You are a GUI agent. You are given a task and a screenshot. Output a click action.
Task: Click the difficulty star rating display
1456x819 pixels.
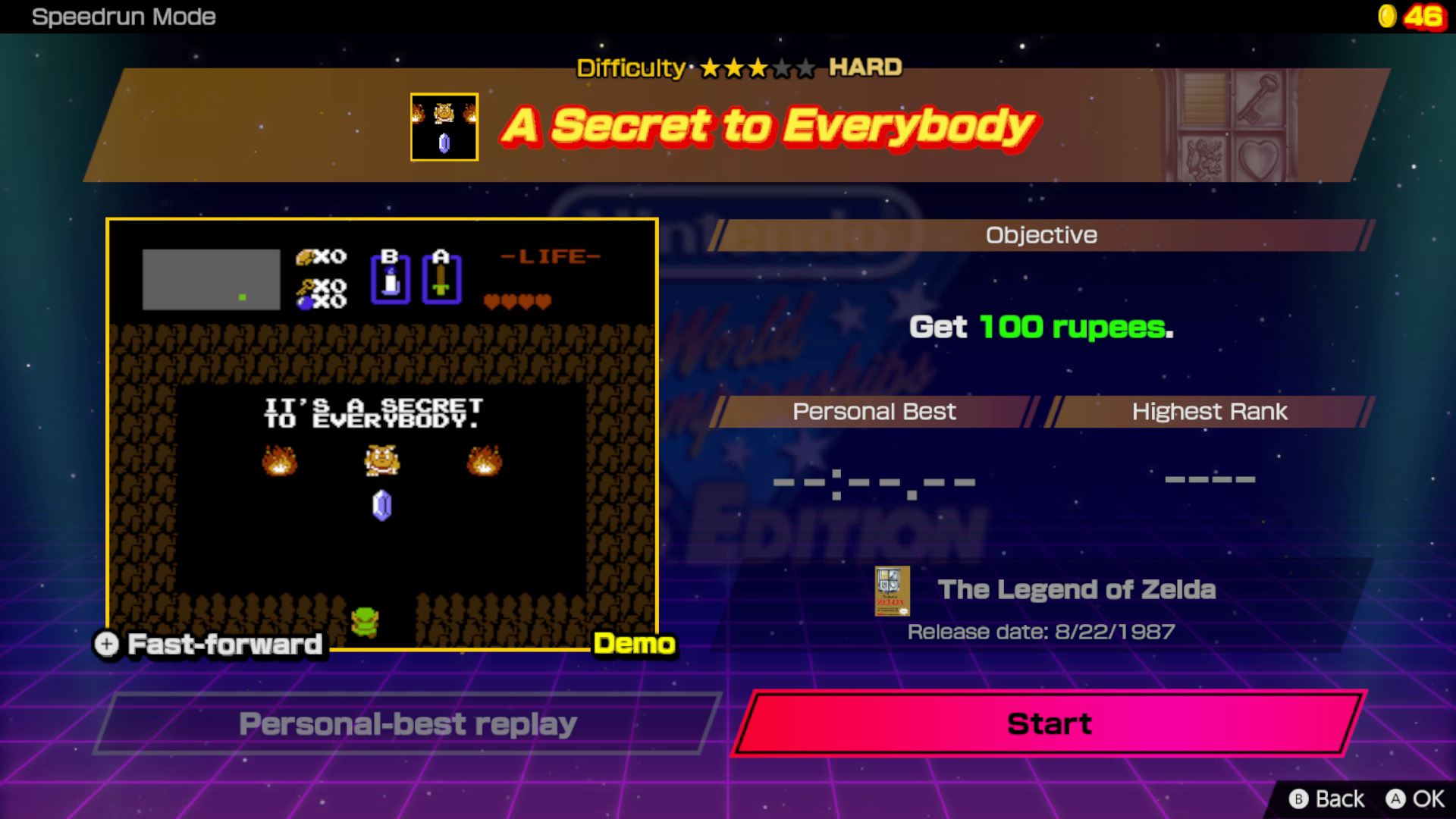tap(754, 68)
